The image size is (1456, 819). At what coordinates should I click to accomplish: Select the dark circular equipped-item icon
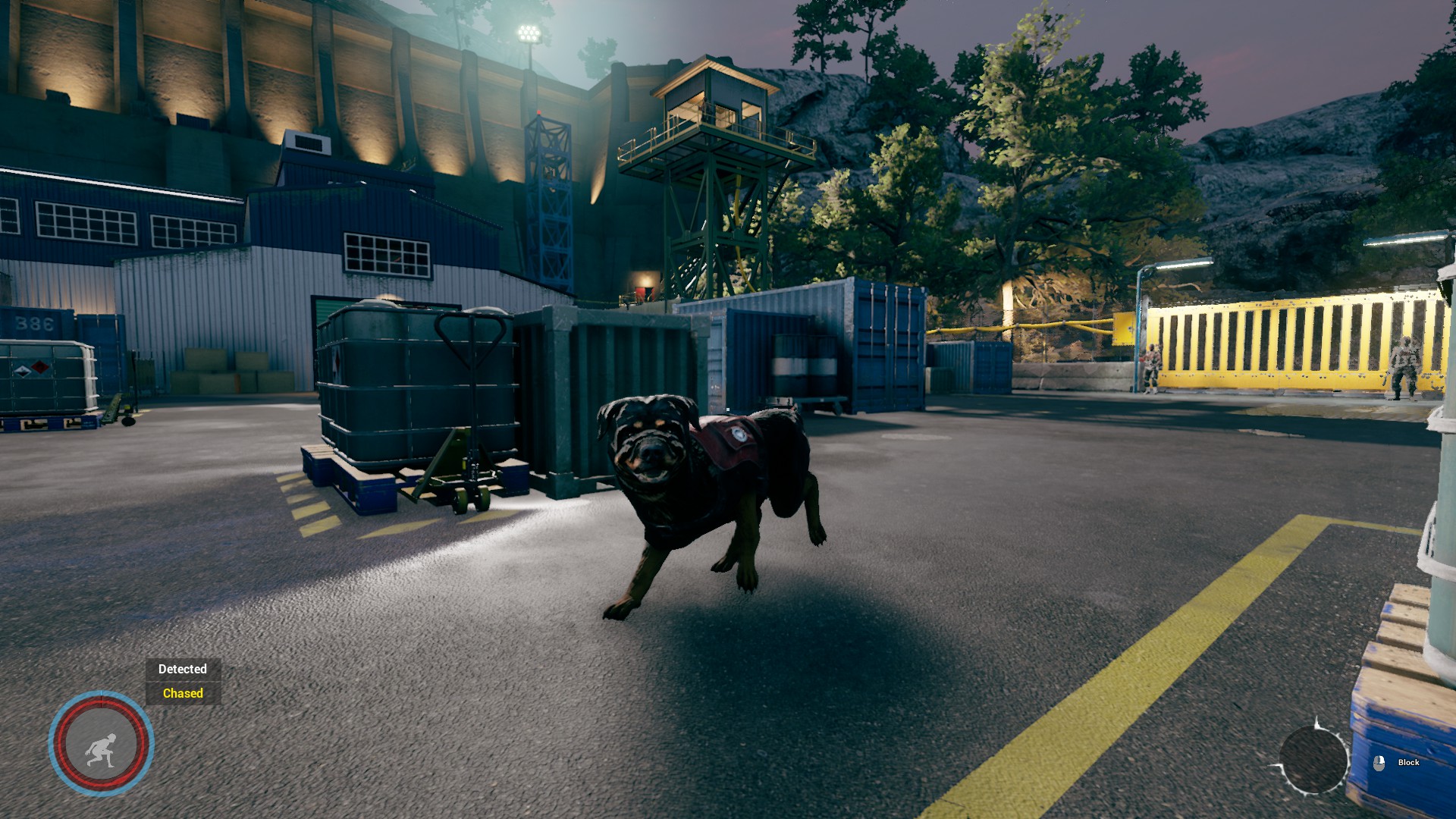pyautogui.click(x=1313, y=760)
